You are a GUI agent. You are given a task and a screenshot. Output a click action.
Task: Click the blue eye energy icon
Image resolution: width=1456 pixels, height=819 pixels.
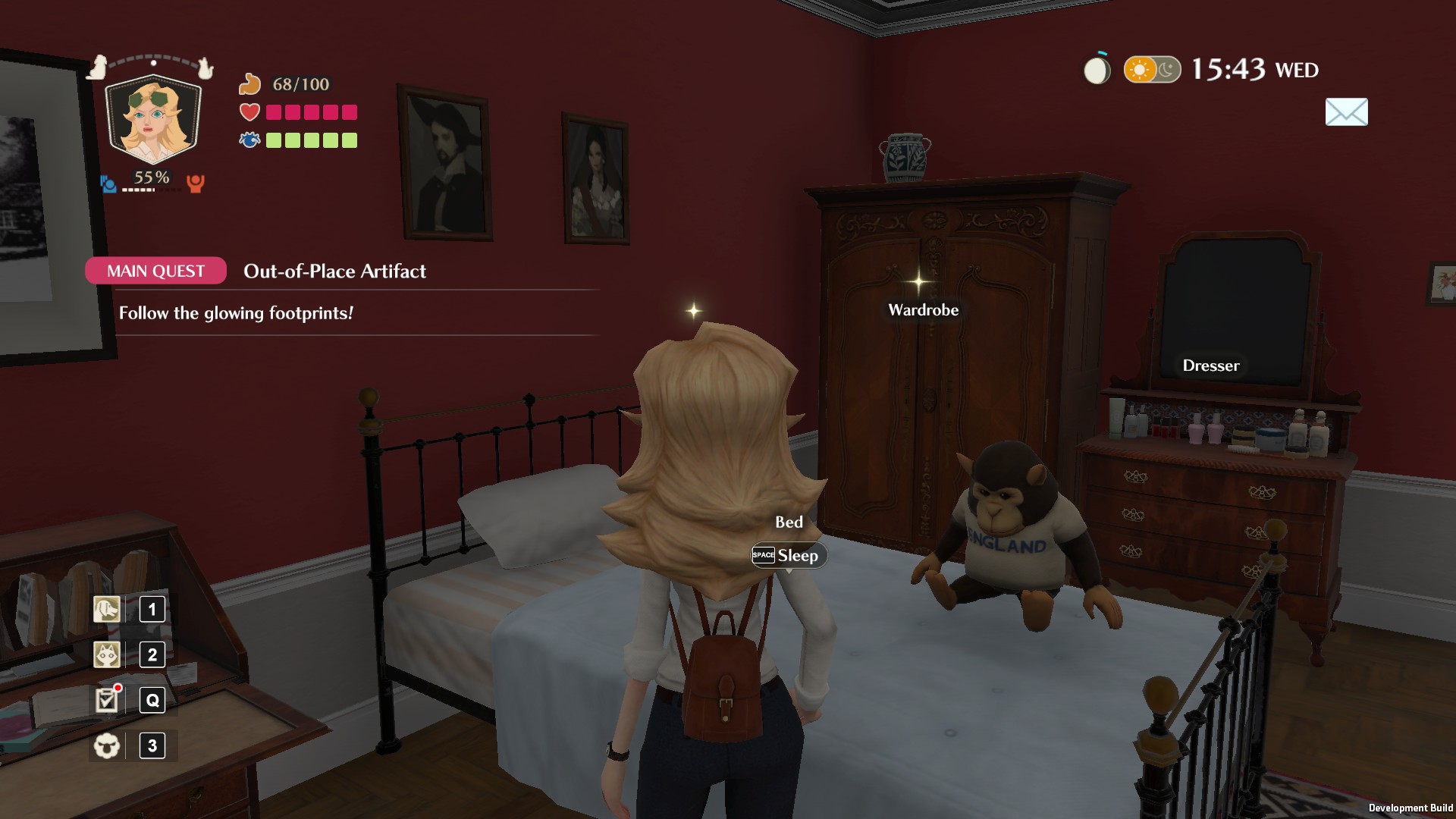[248, 140]
